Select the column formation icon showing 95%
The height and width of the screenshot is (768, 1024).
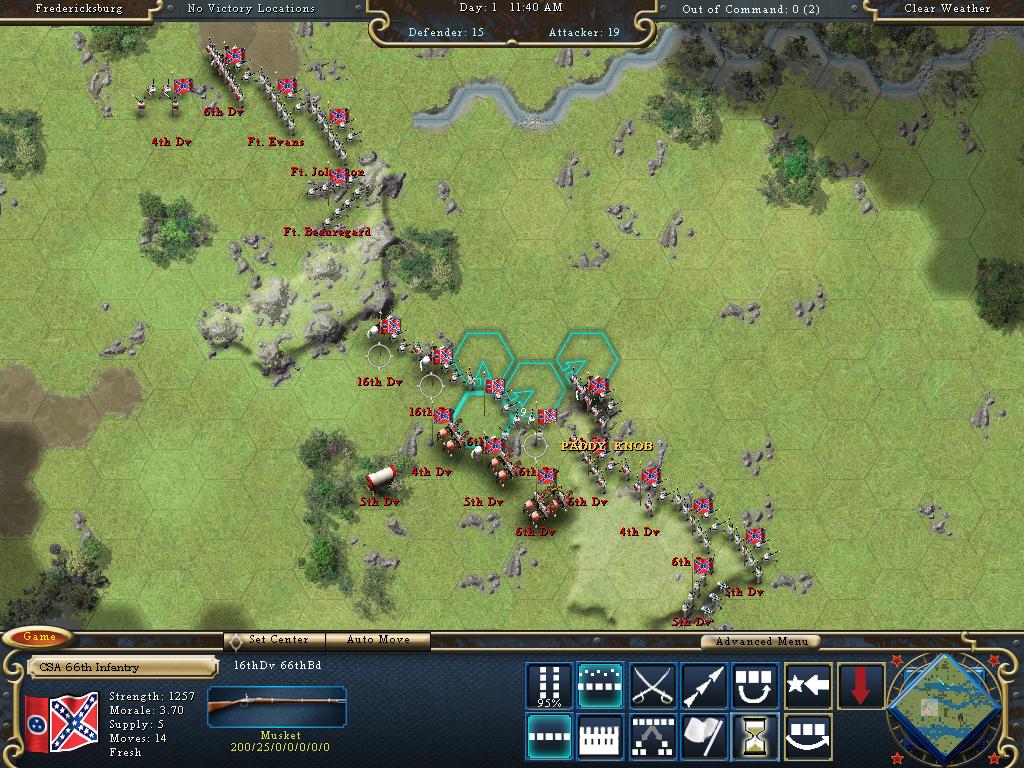549,685
